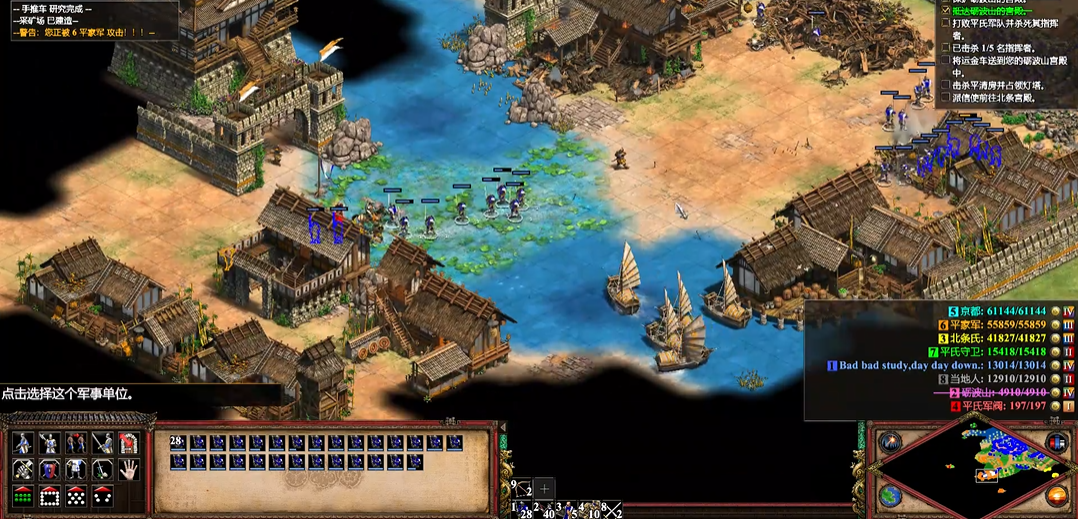Switch minimap mode with the globe button
Viewport: 1078px width, 519px height.
pyautogui.click(x=889, y=496)
